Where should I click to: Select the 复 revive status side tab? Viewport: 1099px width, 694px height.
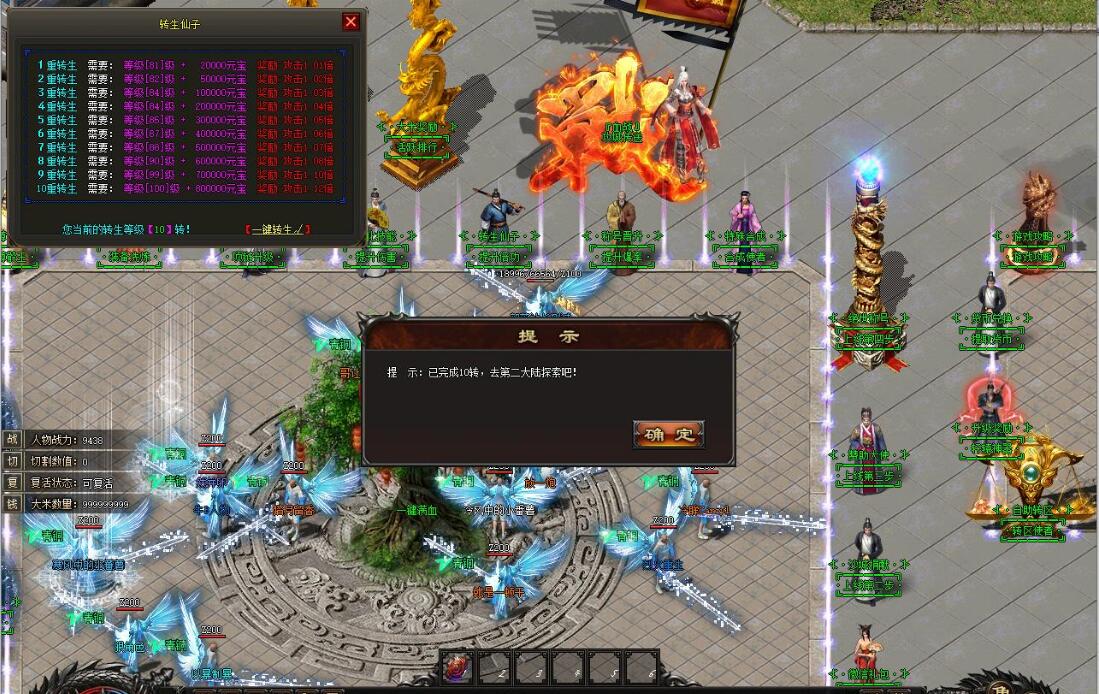point(12,482)
